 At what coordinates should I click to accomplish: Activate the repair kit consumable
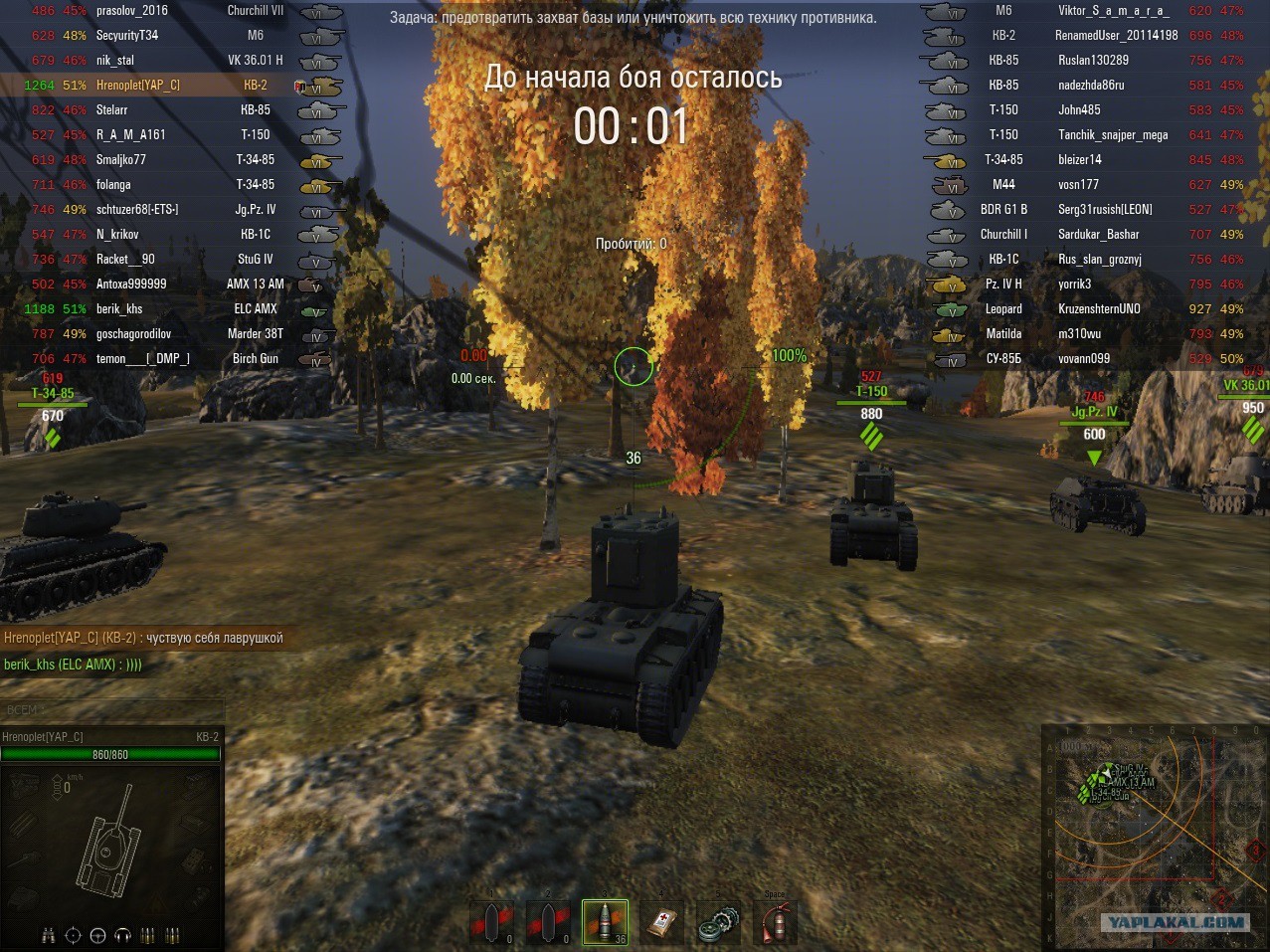click(719, 922)
